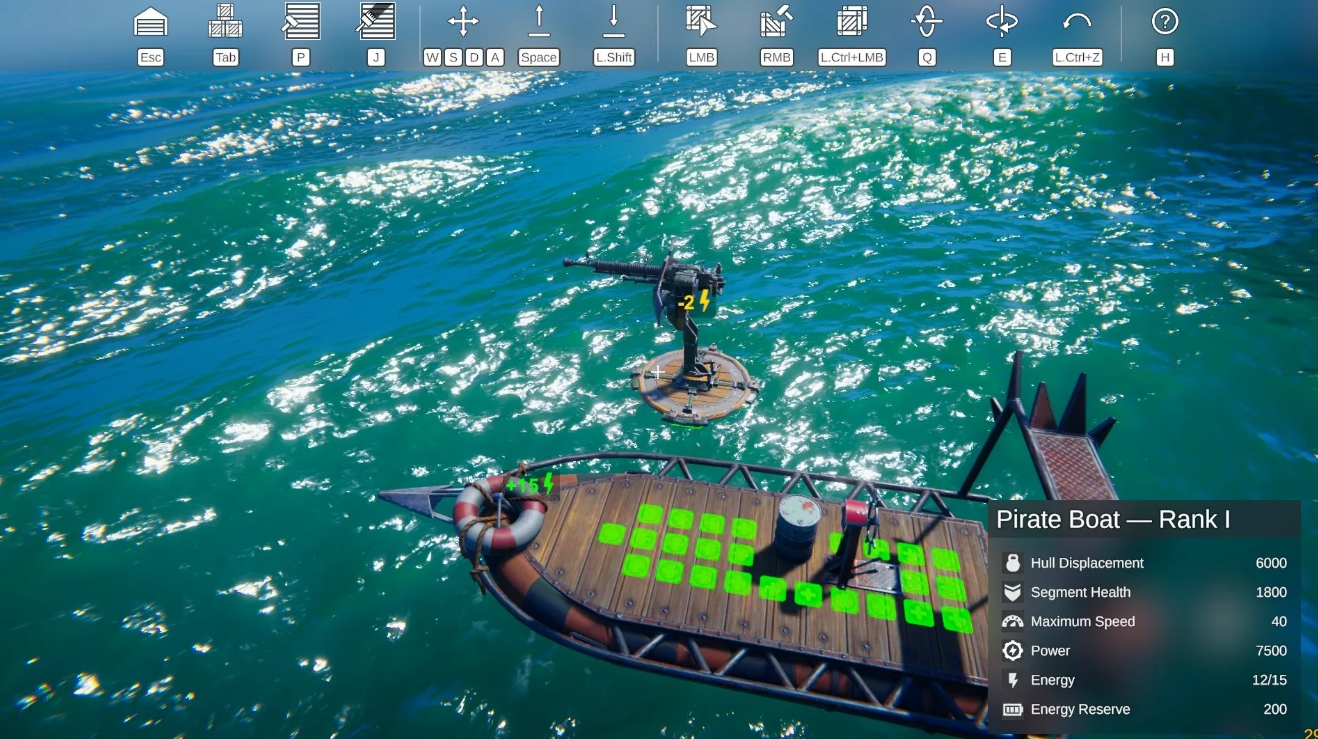Click the lower part L.Shift icon
This screenshot has height=739, width=1318.
[x=613, y=22]
